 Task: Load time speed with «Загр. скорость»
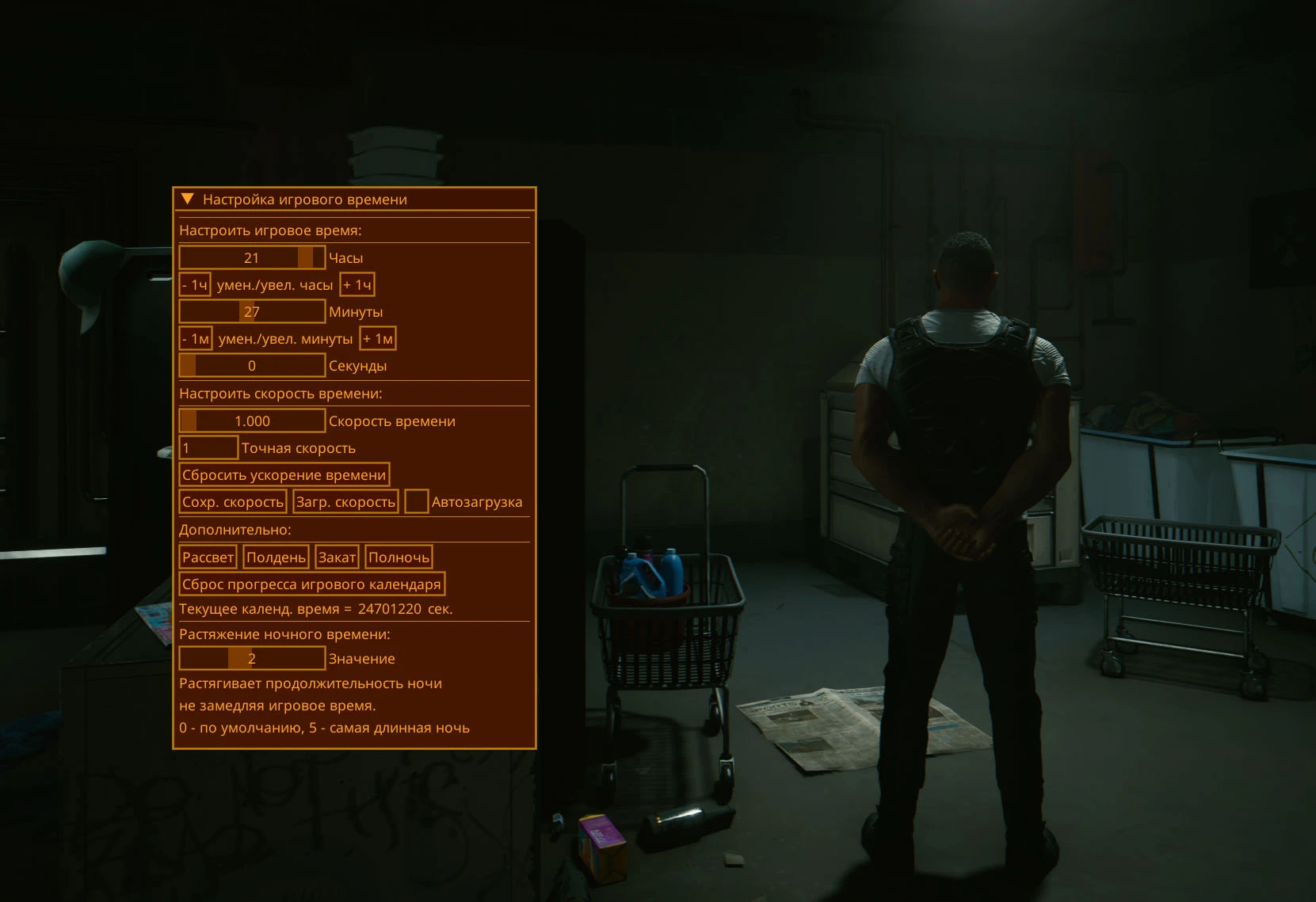coord(345,500)
